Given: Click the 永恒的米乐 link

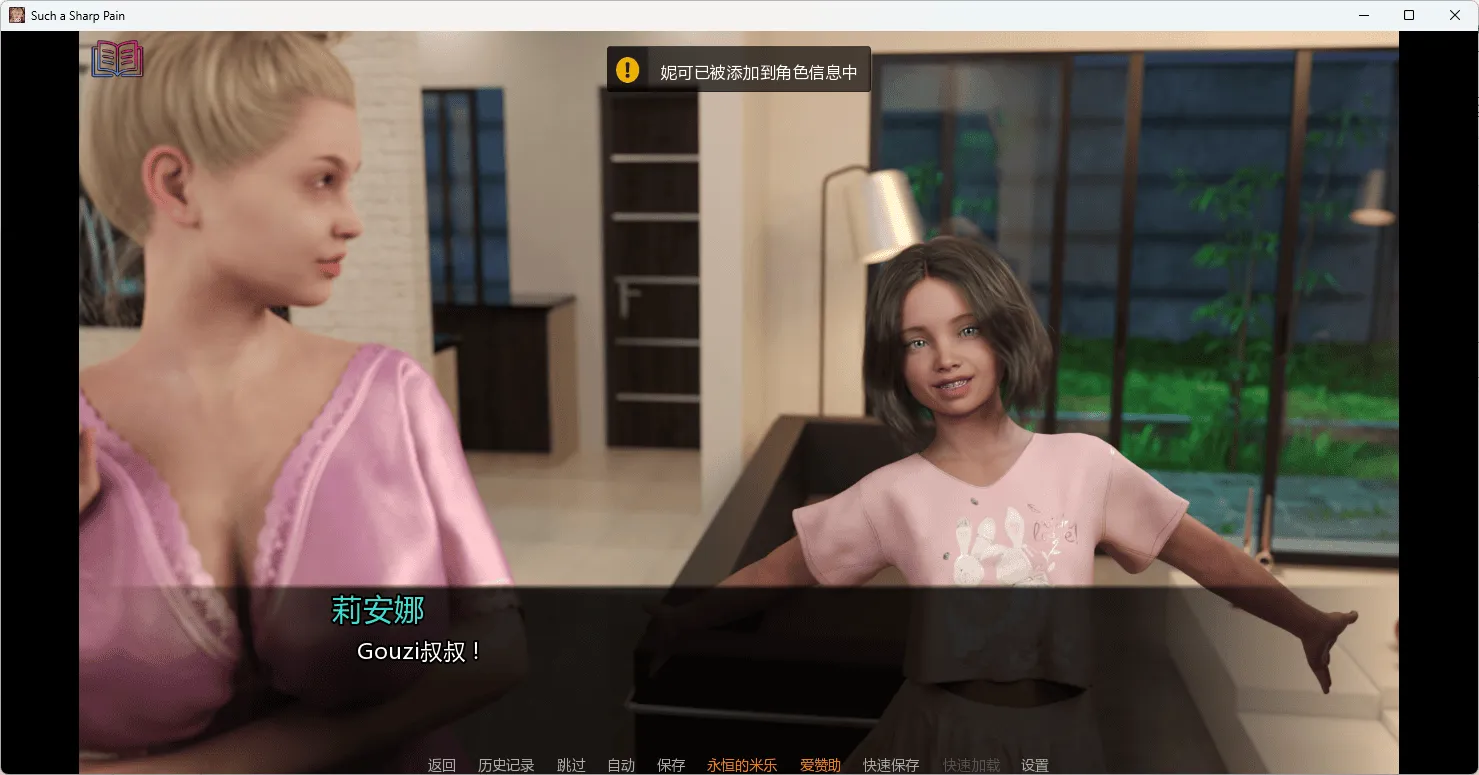Looking at the screenshot, I should pos(742,764).
